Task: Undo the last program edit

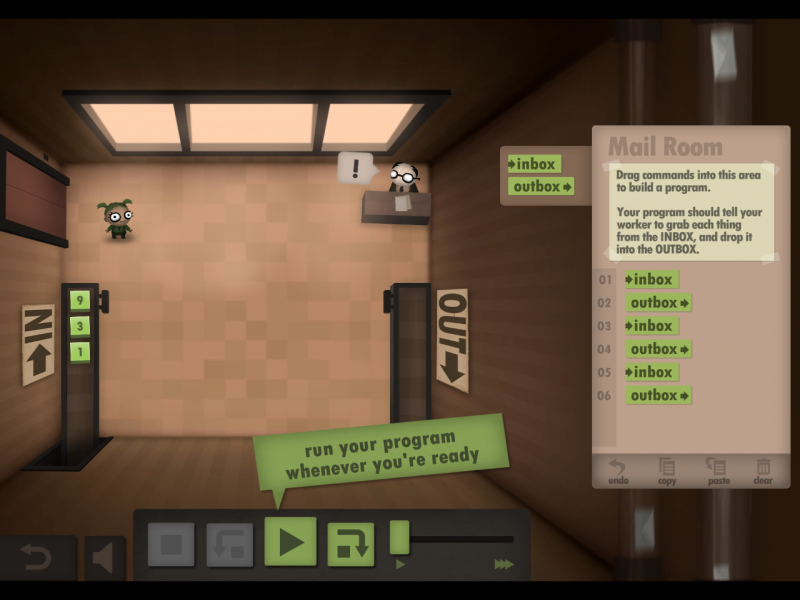Action: pos(619,470)
